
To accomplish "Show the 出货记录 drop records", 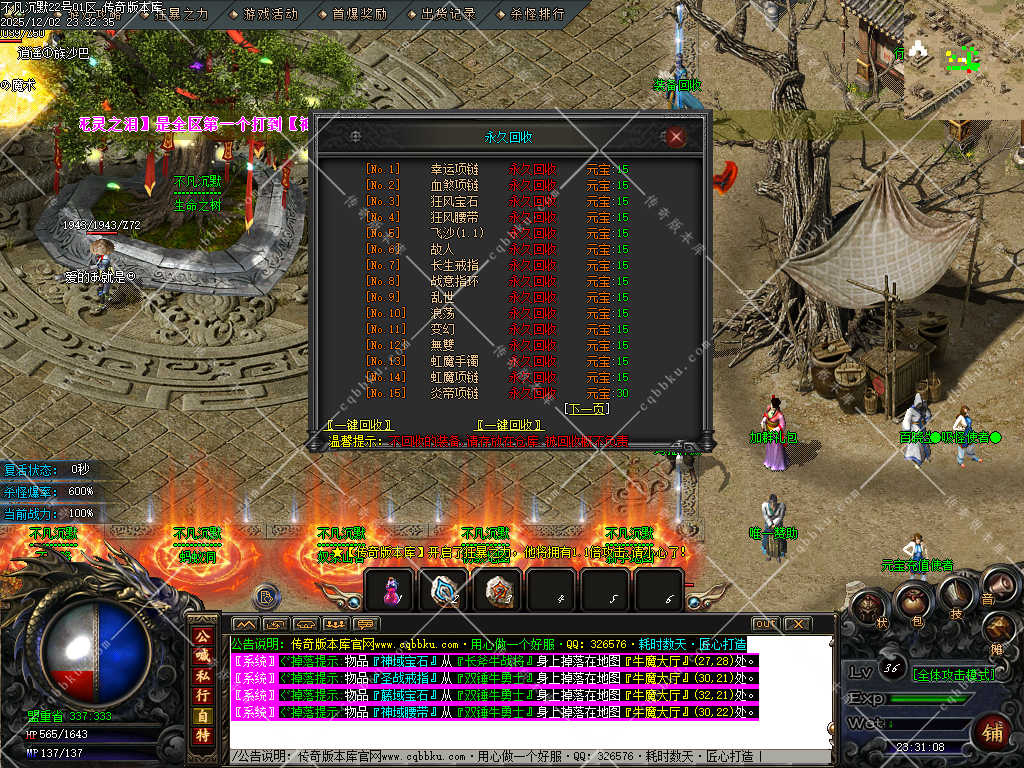I will (448, 14).
